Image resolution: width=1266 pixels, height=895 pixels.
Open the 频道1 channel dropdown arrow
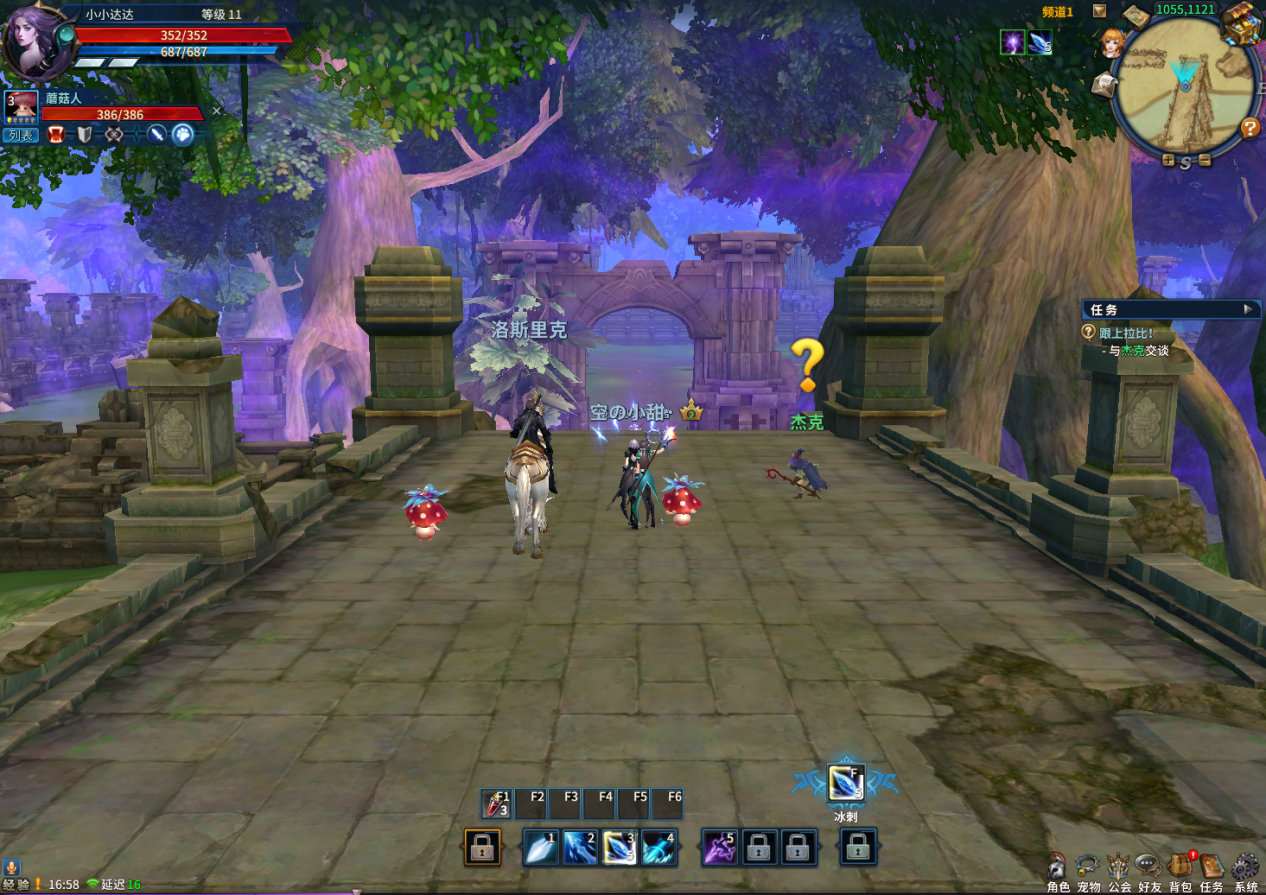[x=1099, y=11]
